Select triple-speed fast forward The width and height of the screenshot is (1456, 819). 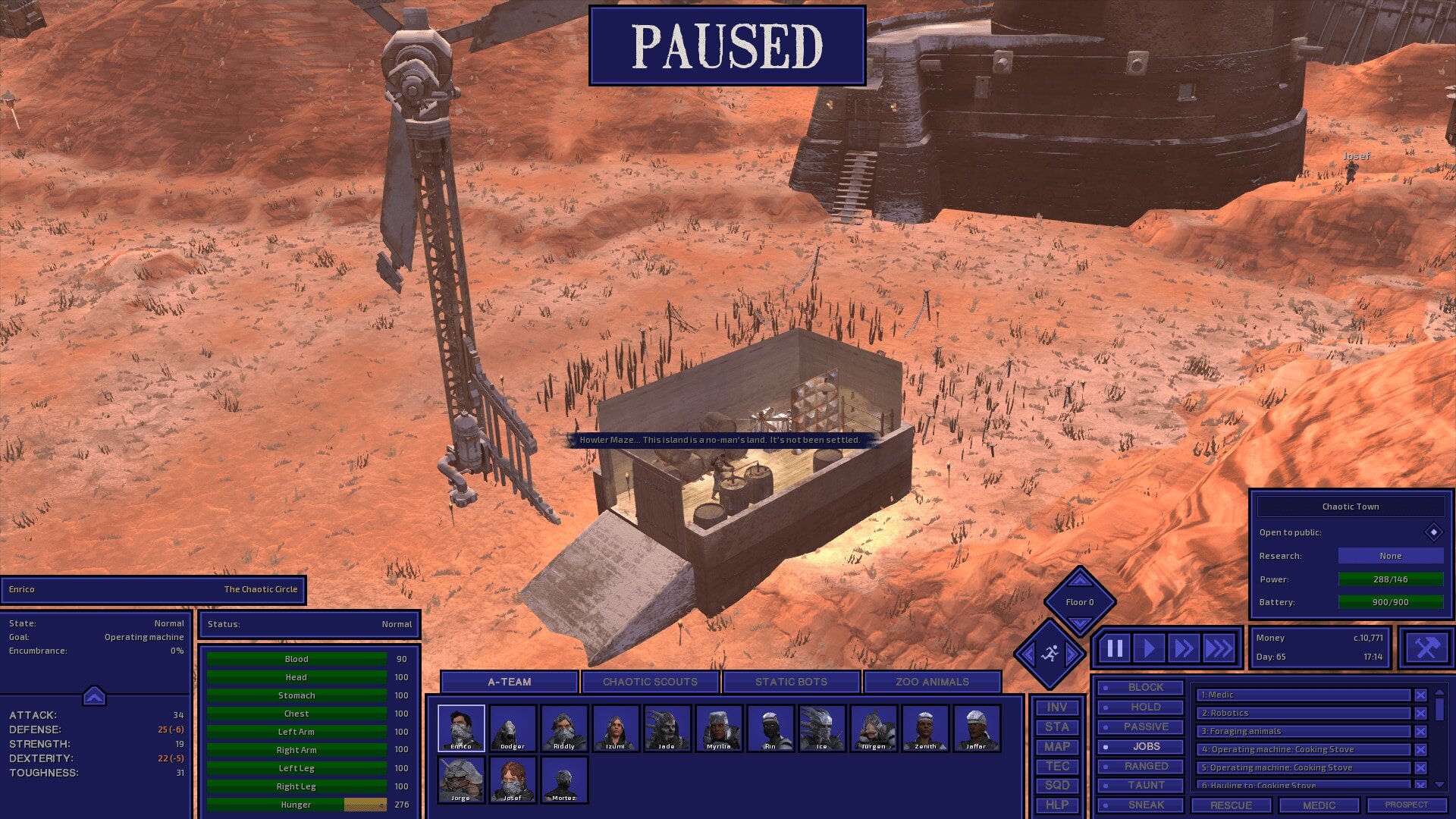[1219, 647]
